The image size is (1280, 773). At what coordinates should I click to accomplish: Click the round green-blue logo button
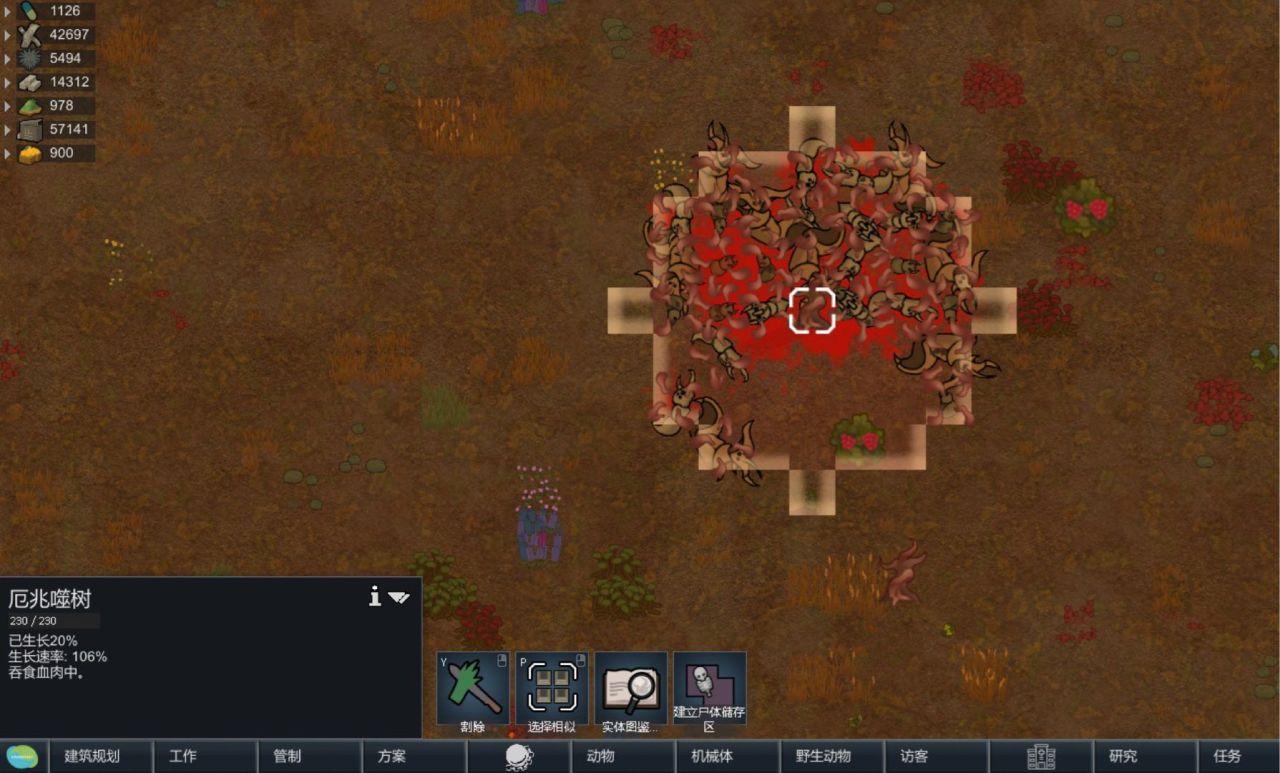22,756
